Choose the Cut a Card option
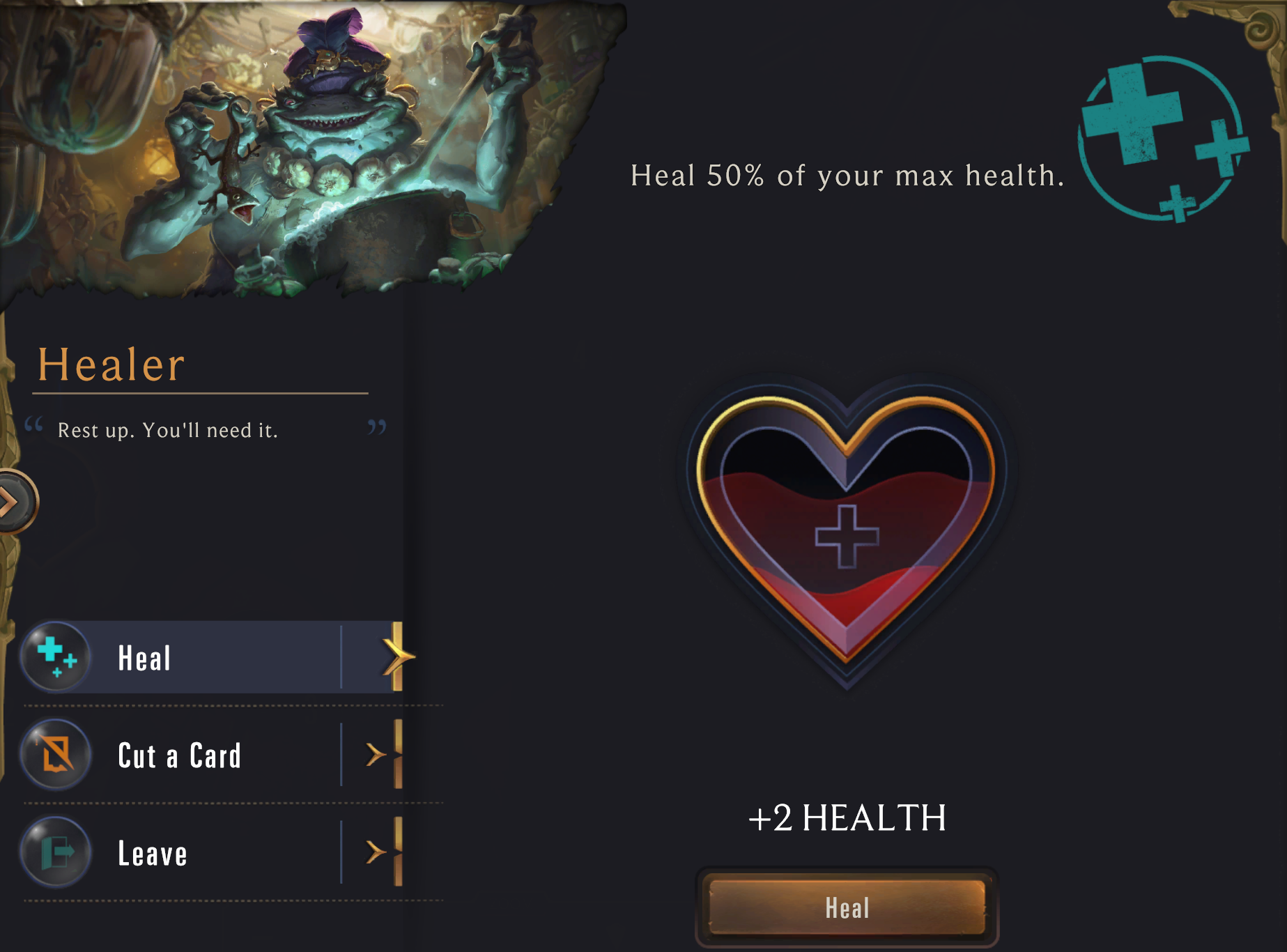The image size is (1287, 952). [209, 755]
